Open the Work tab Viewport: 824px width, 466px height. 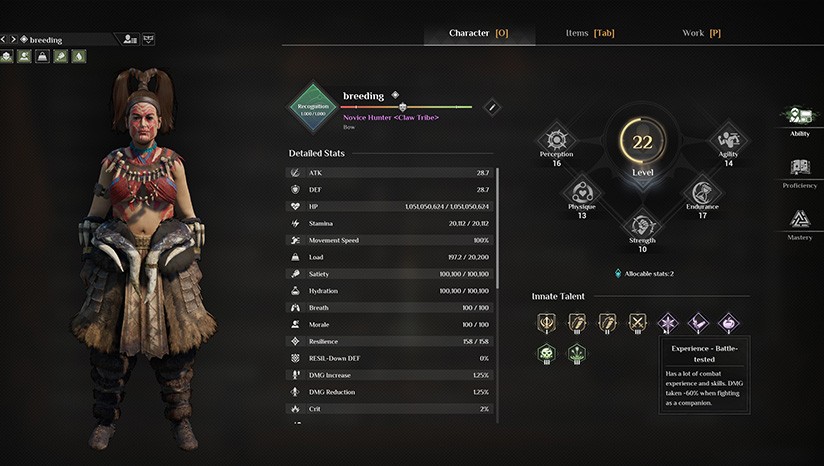701,33
